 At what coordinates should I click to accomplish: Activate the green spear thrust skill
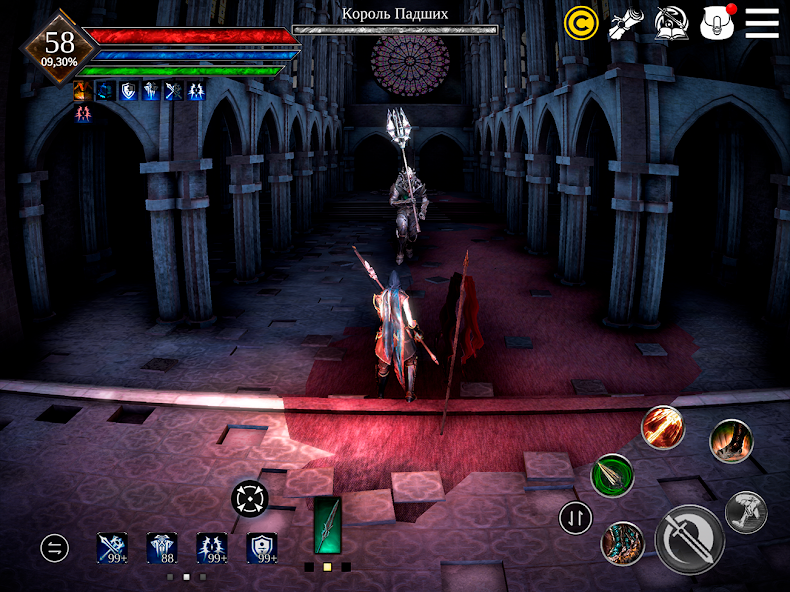click(612, 474)
